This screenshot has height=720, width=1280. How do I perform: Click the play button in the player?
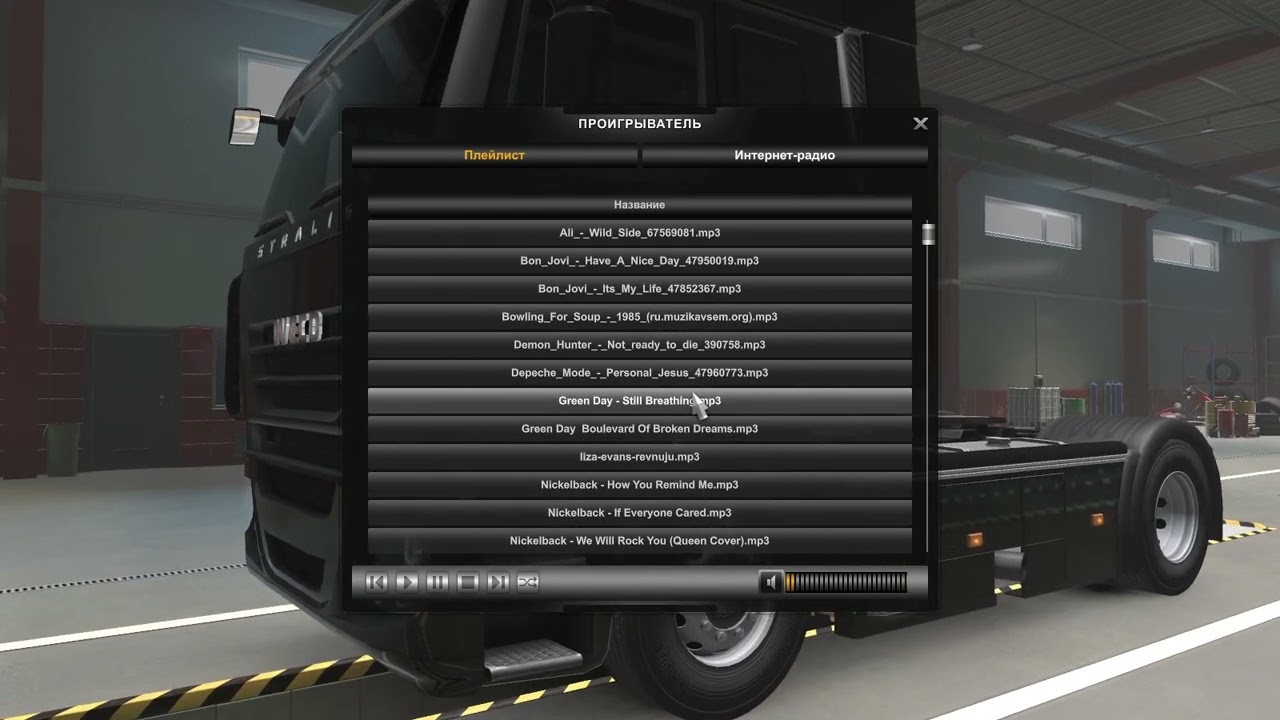407,582
